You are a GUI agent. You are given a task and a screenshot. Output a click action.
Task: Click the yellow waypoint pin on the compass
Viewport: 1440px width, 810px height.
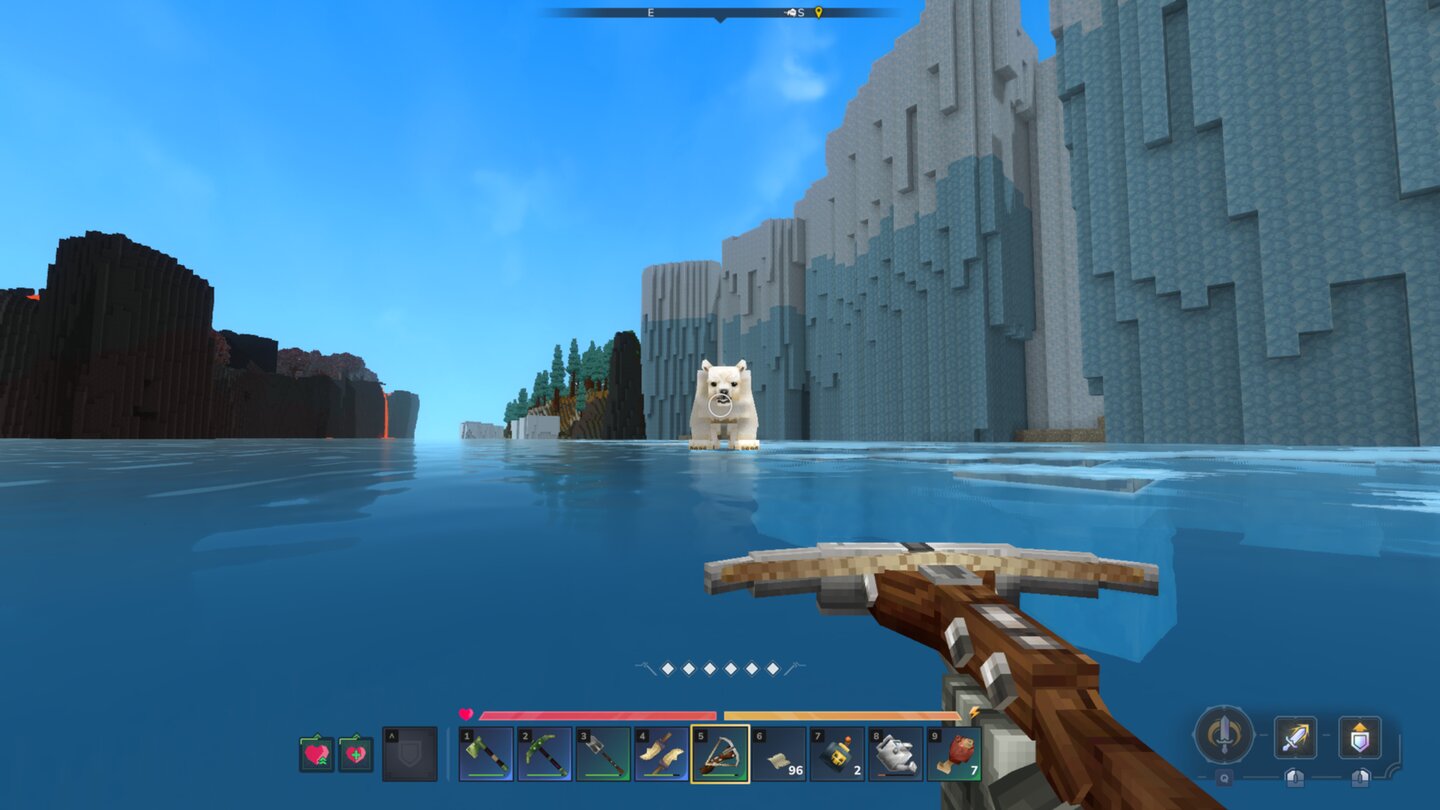[x=819, y=13]
